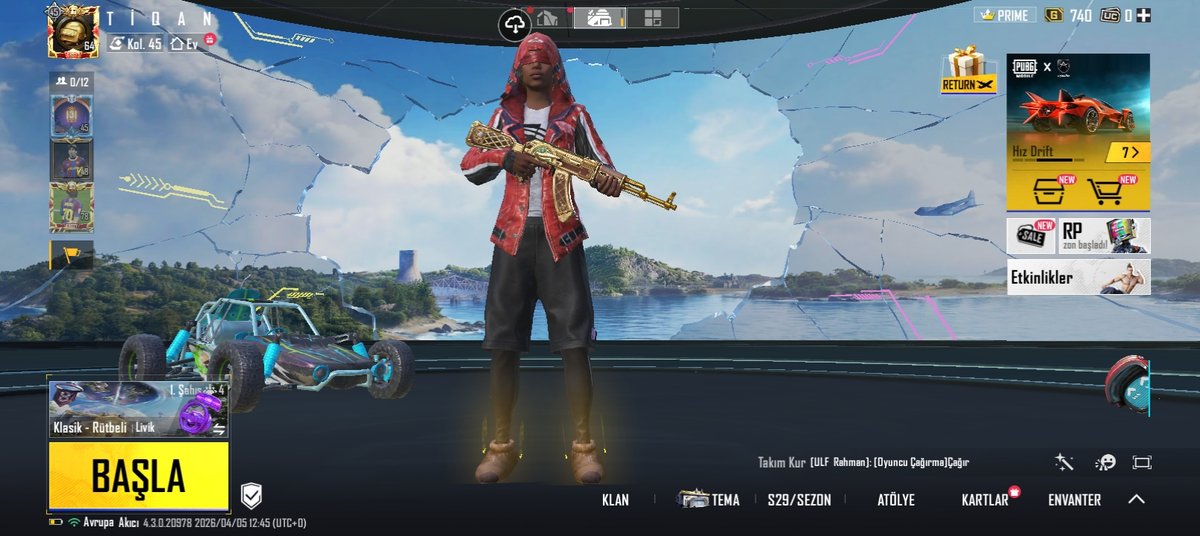Viewport: 1200px width, 536px height.
Task: Open the Etkinlikler events banner
Action: (1078, 277)
